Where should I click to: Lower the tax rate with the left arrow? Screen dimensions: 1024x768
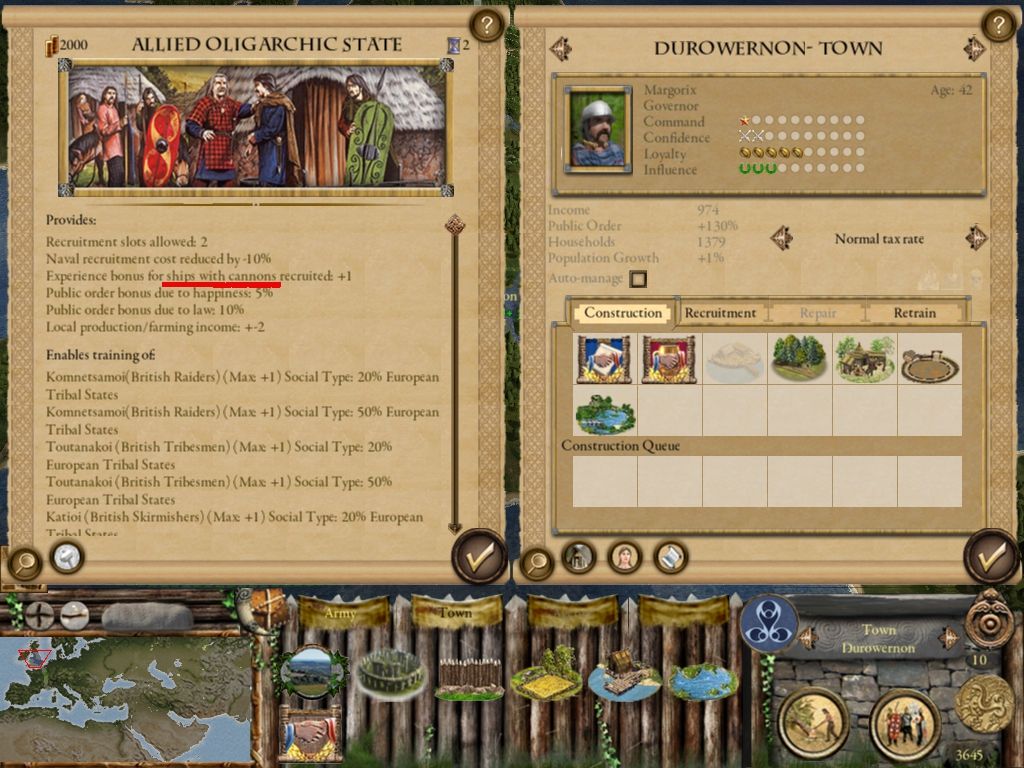(x=782, y=238)
